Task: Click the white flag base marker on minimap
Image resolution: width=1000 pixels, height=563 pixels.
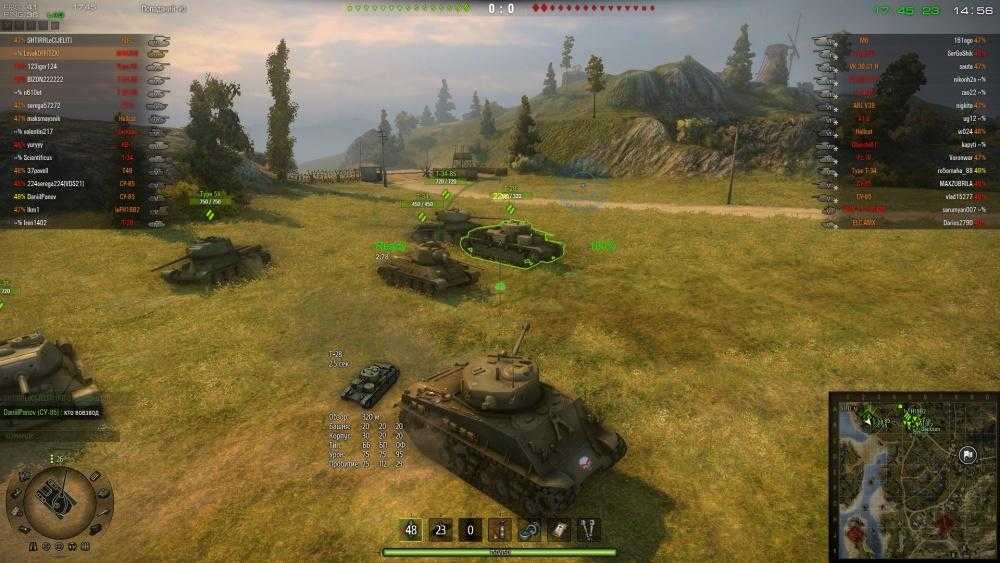Action: pyautogui.click(x=967, y=455)
